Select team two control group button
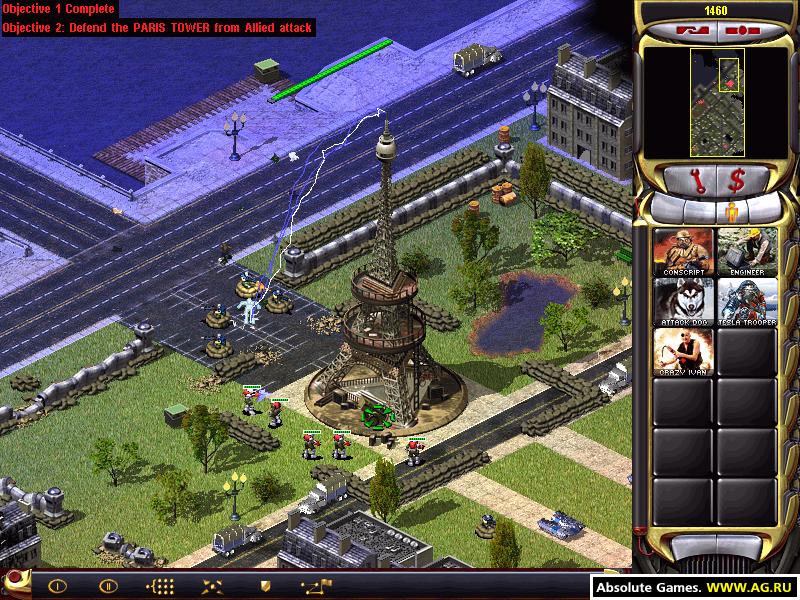This screenshot has height=600, width=800. click(107, 586)
